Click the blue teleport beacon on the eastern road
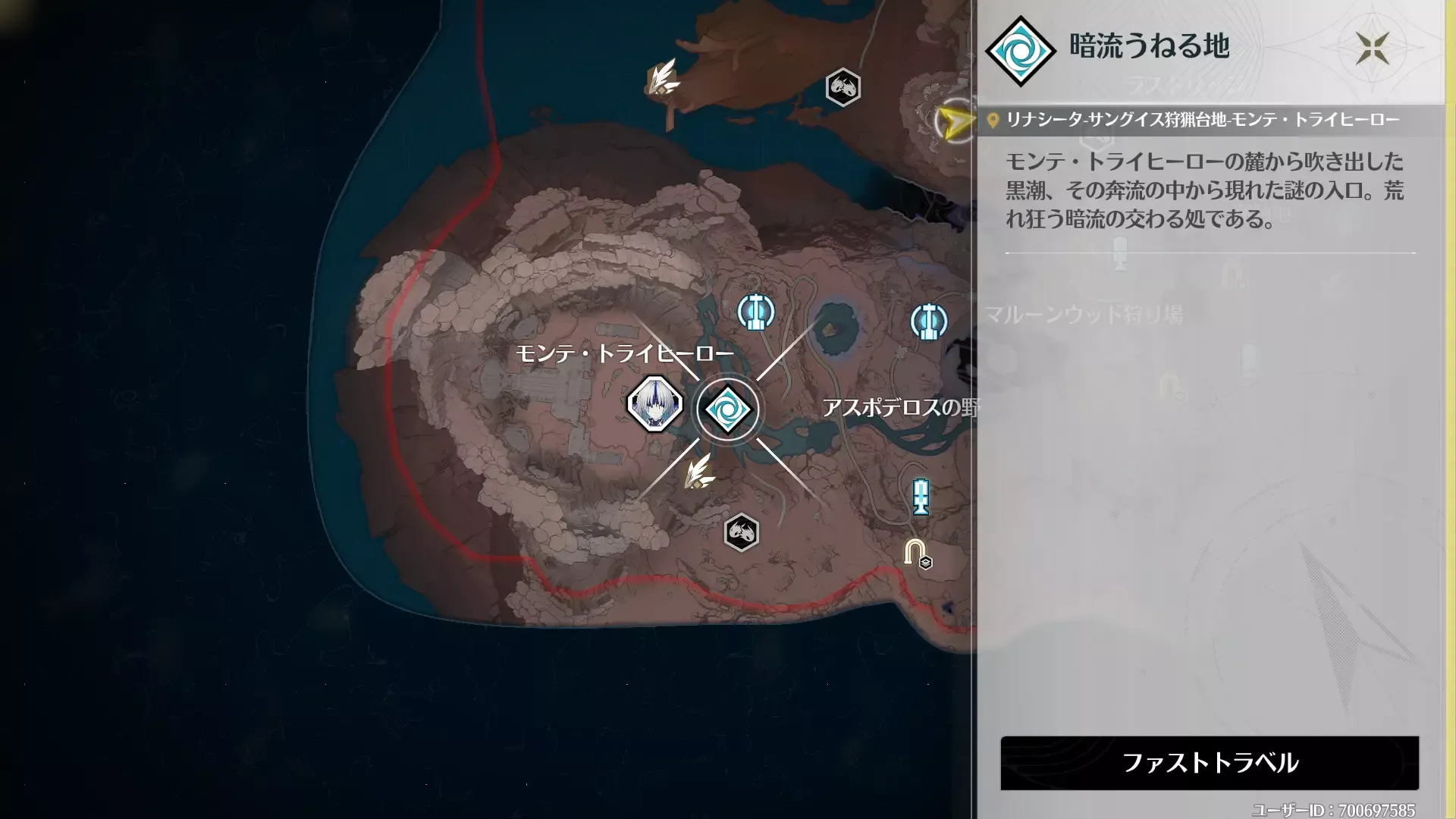 click(x=920, y=497)
